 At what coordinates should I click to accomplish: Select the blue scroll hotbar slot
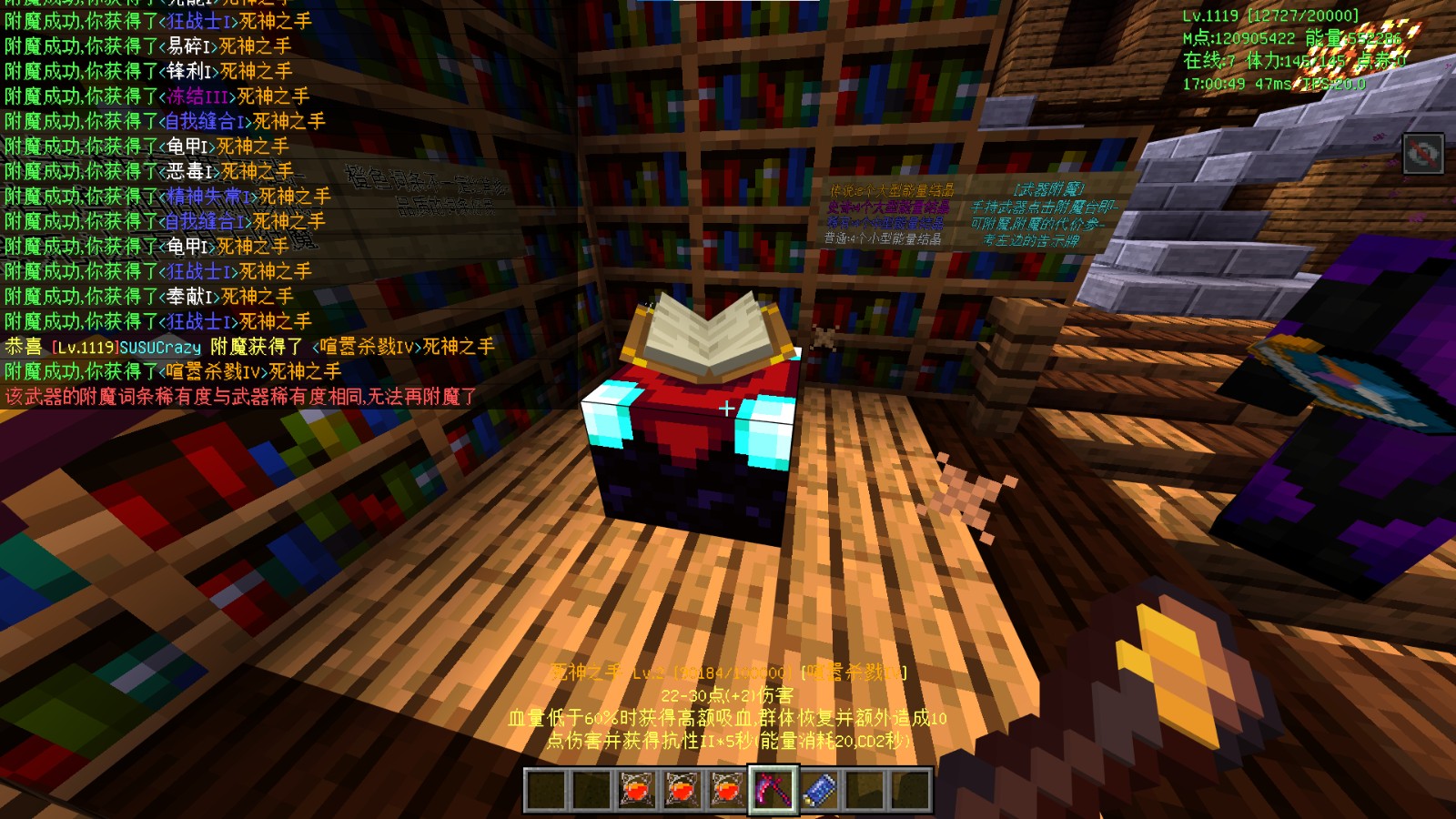click(x=819, y=789)
